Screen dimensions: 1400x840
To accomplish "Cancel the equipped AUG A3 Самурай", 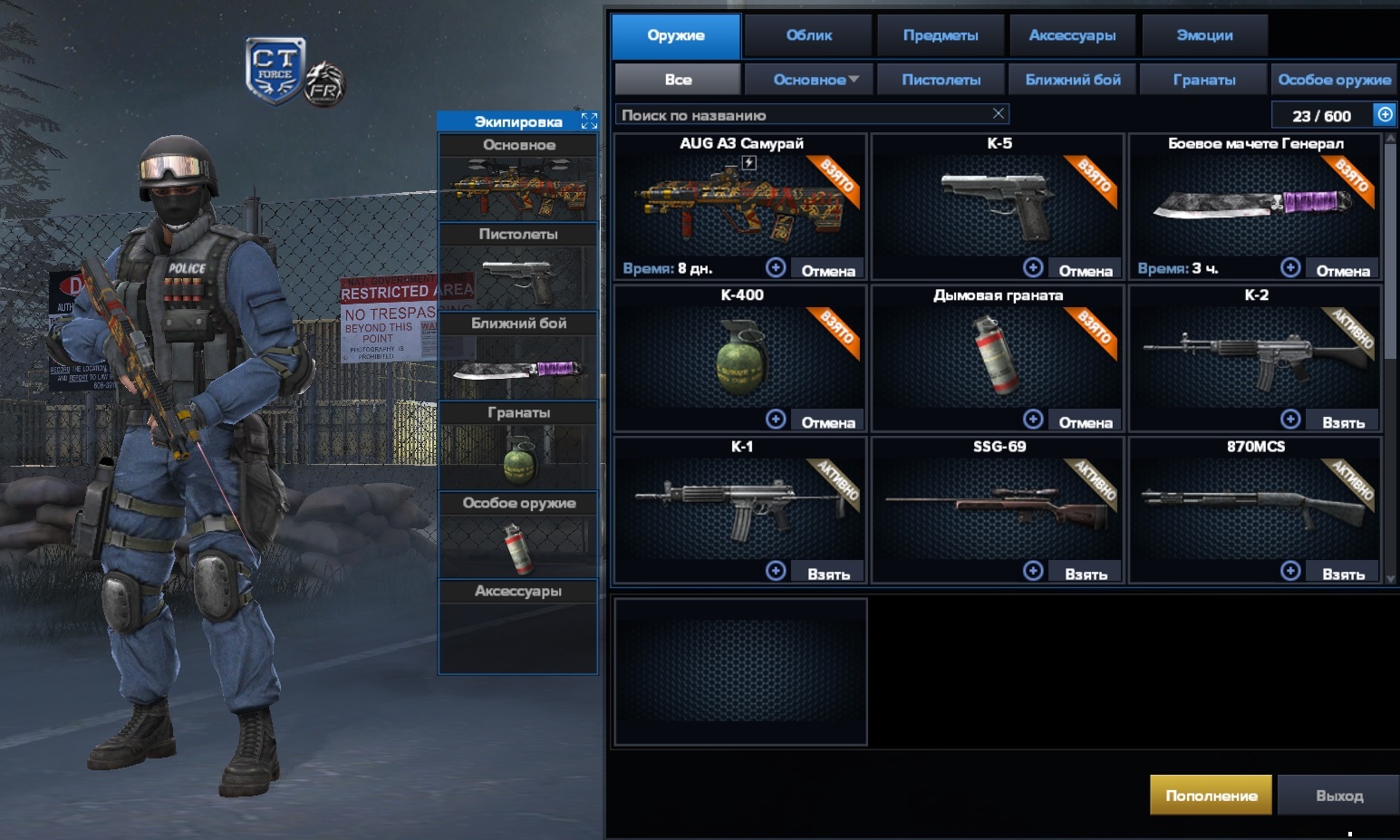I will pyautogui.click(x=827, y=270).
